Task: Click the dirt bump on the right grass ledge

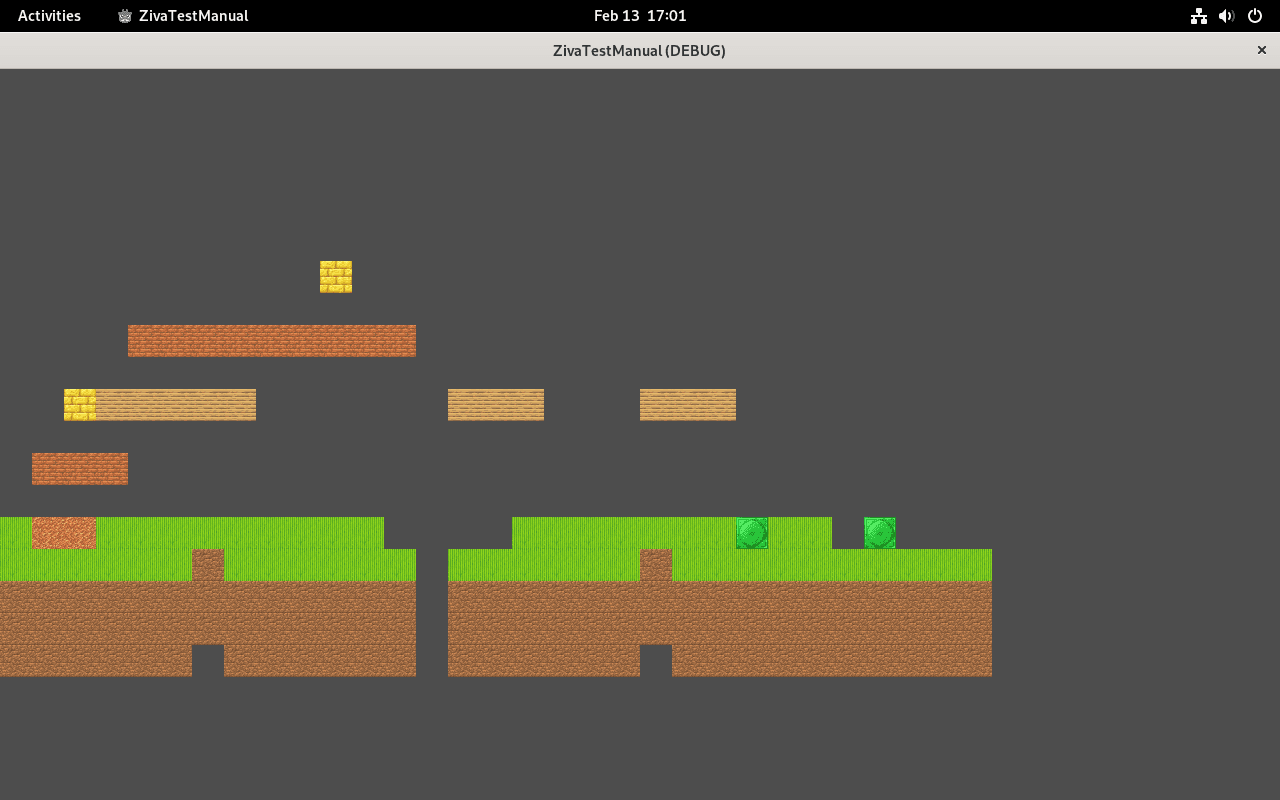Action: coord(655,562)
